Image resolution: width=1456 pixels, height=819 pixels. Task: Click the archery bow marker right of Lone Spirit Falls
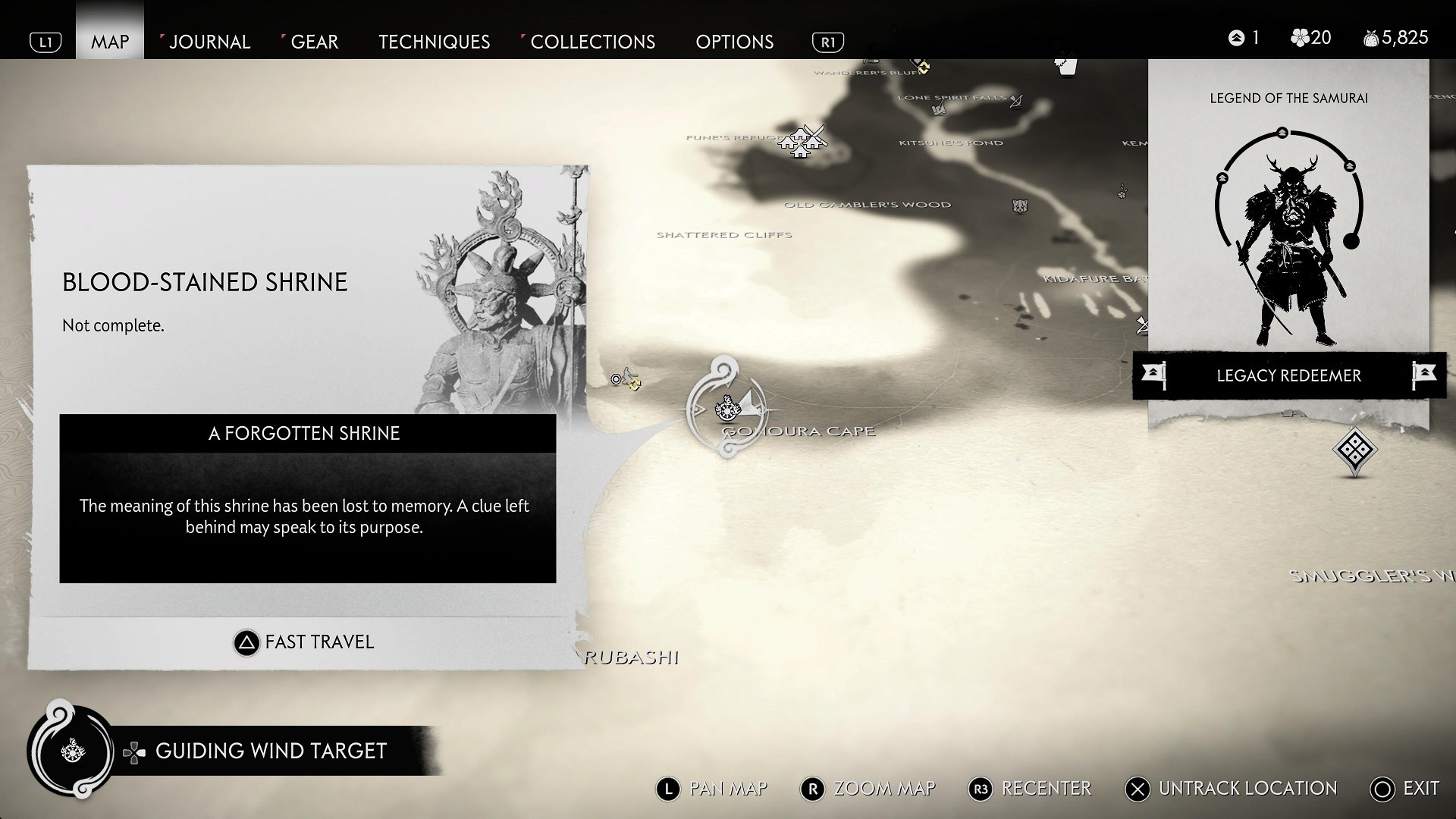click(1015, 102)
